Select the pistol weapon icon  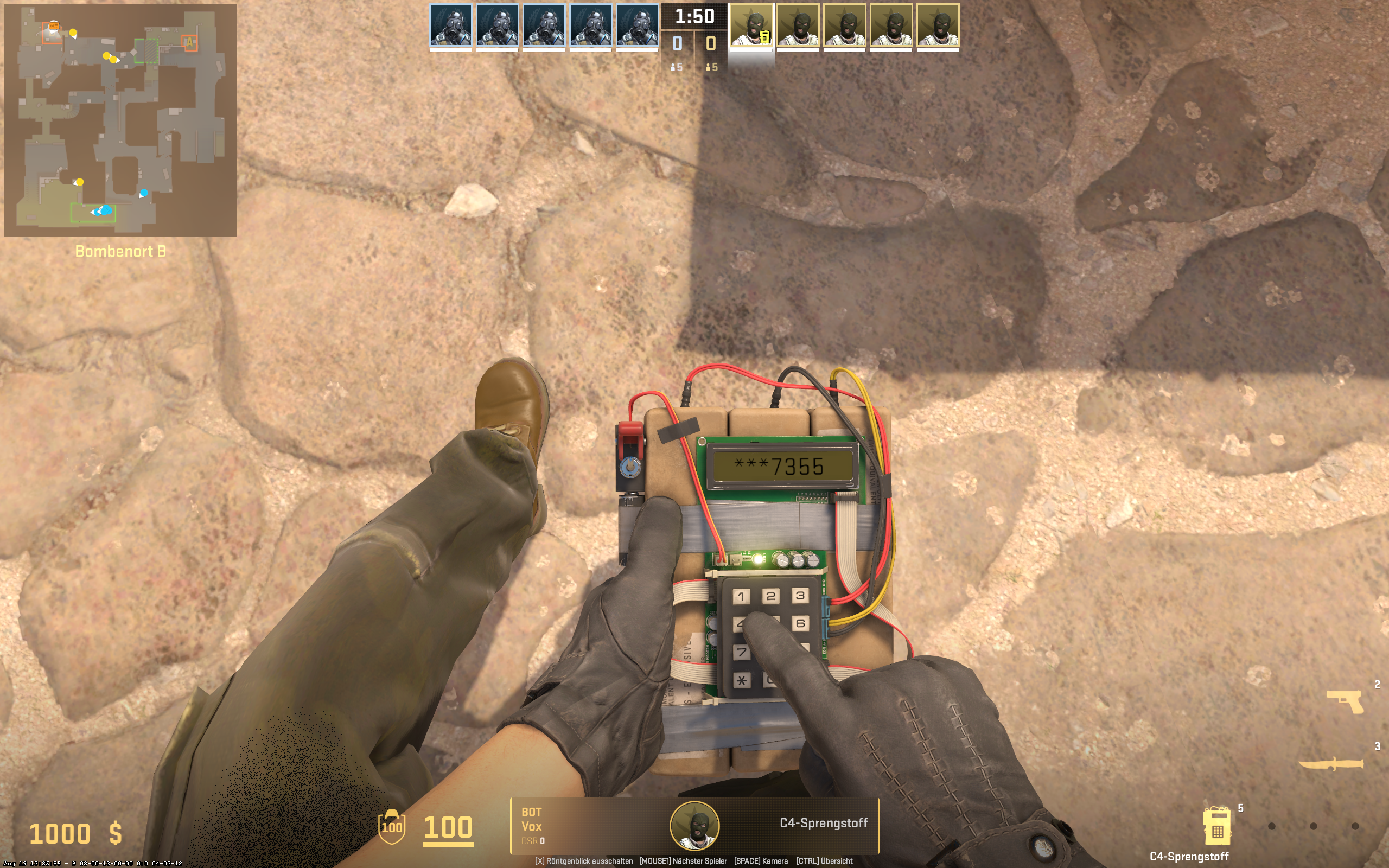coord(1345,701)
